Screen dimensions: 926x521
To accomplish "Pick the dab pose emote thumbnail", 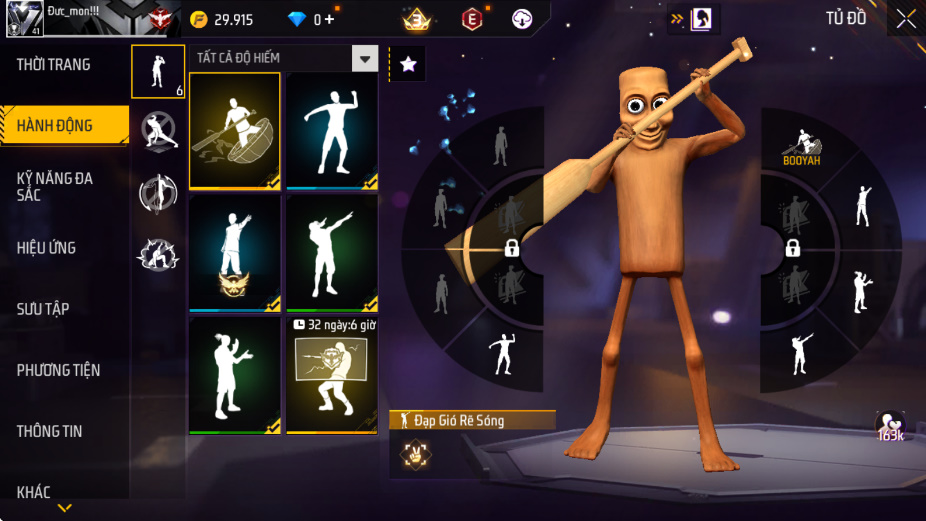I will [x=332, y=253].
